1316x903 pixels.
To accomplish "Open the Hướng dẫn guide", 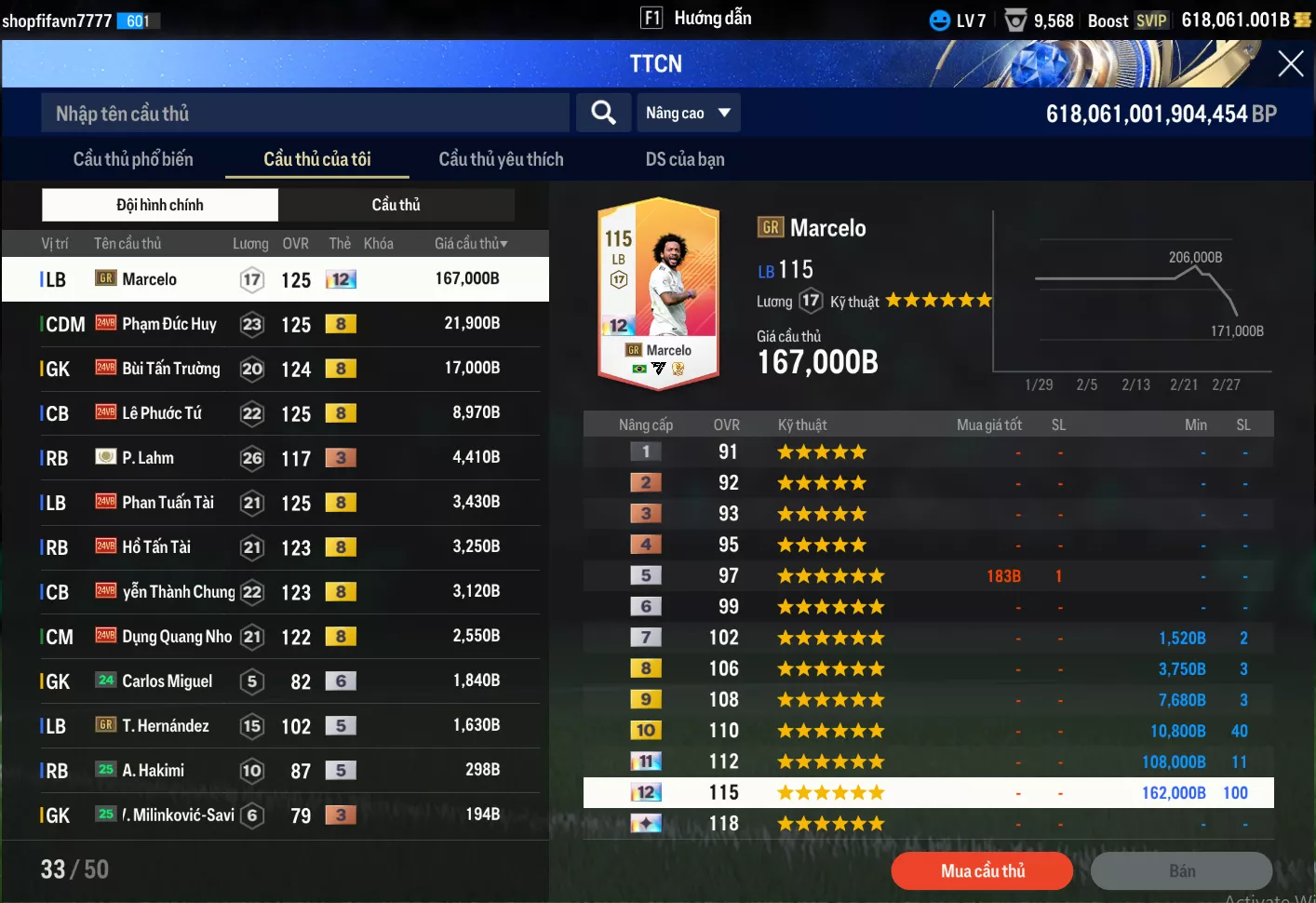I will click(698, 19).
